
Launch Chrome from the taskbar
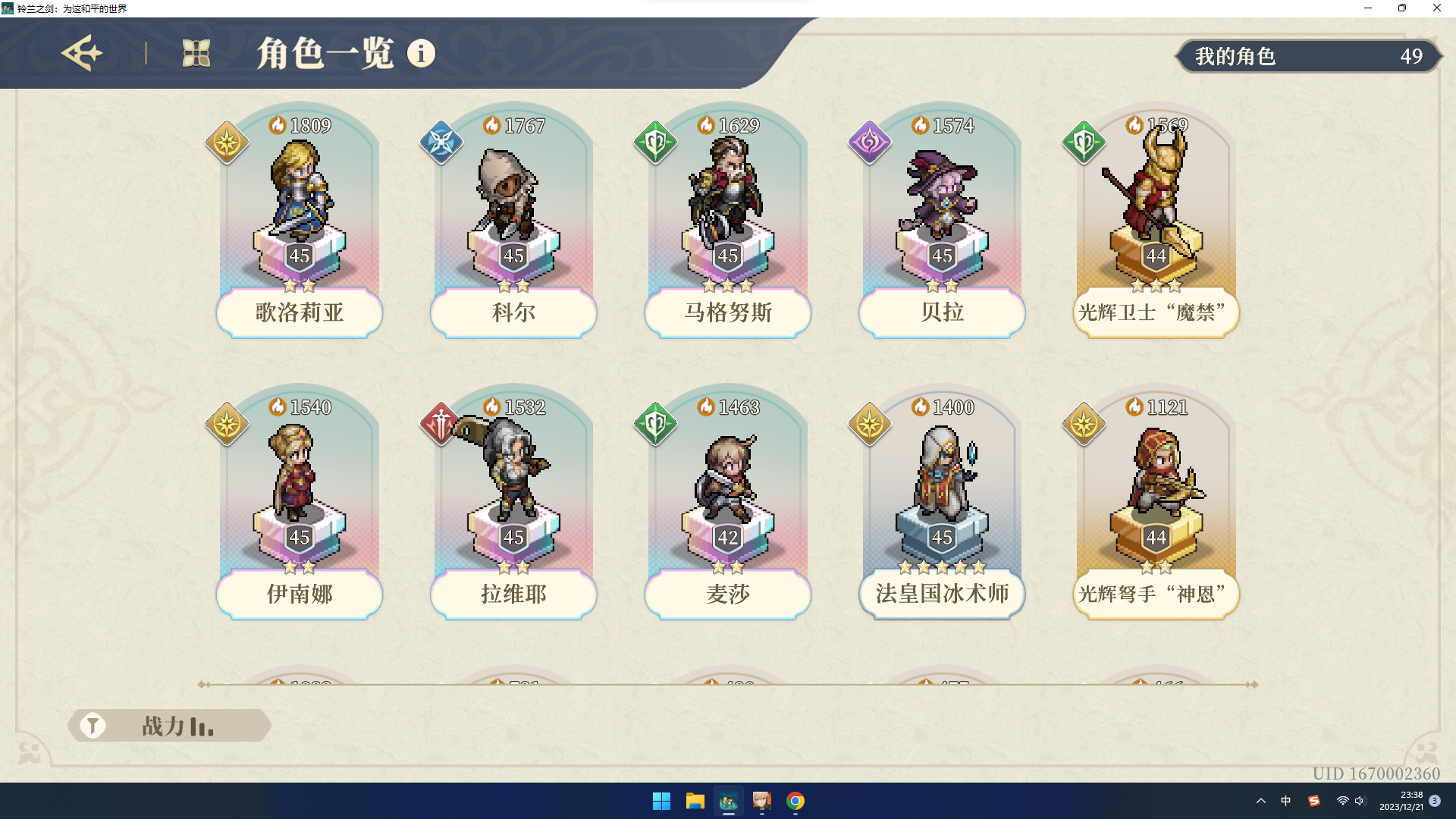795,802
